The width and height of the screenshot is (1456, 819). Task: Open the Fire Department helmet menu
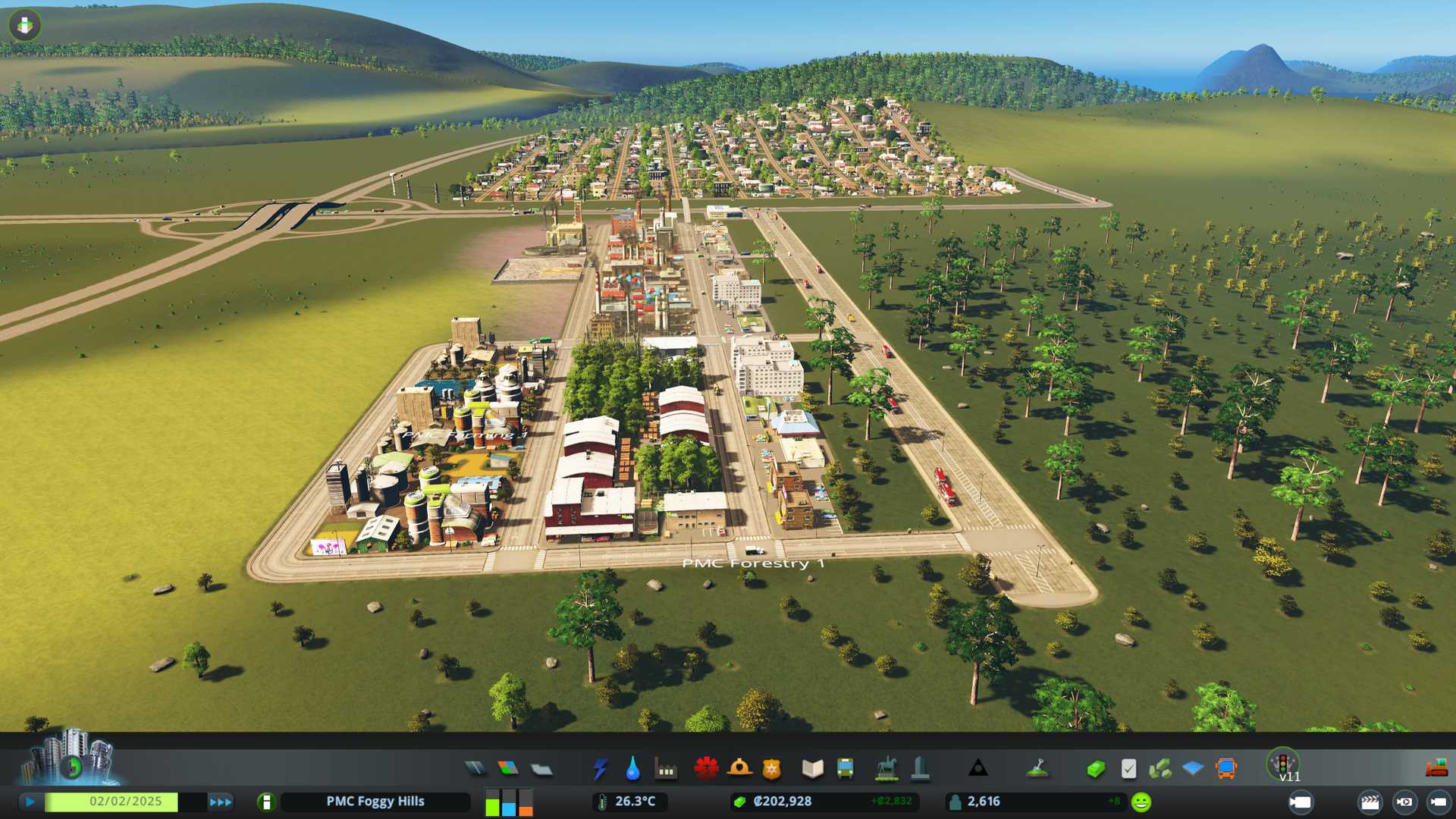click(x=739, y=769)
